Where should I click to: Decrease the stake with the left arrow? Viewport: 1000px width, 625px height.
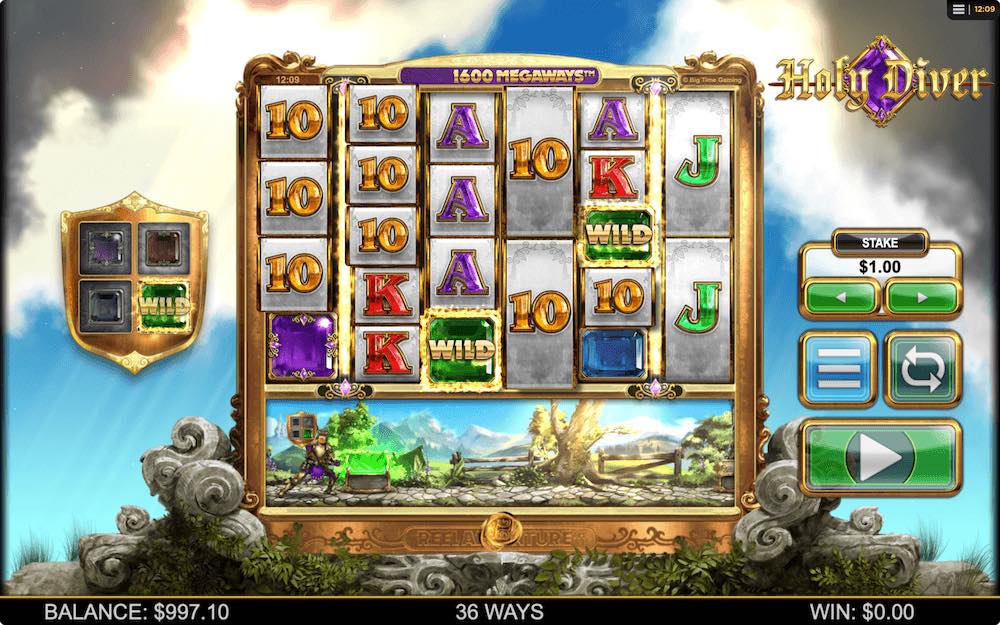click(841, 298)
